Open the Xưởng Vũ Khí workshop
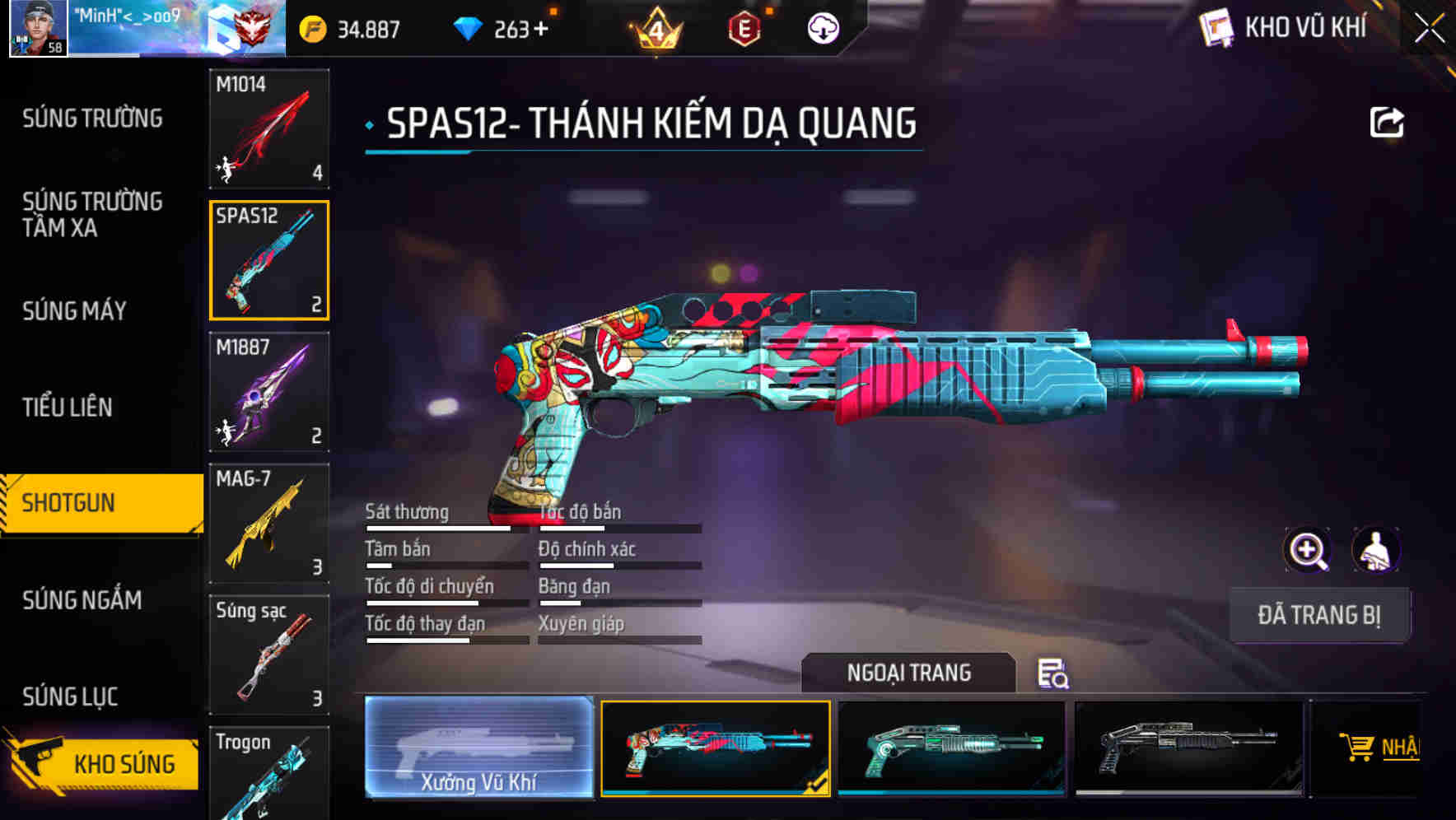Viewport: 1456px width, 820px height. tap(478, 748)
